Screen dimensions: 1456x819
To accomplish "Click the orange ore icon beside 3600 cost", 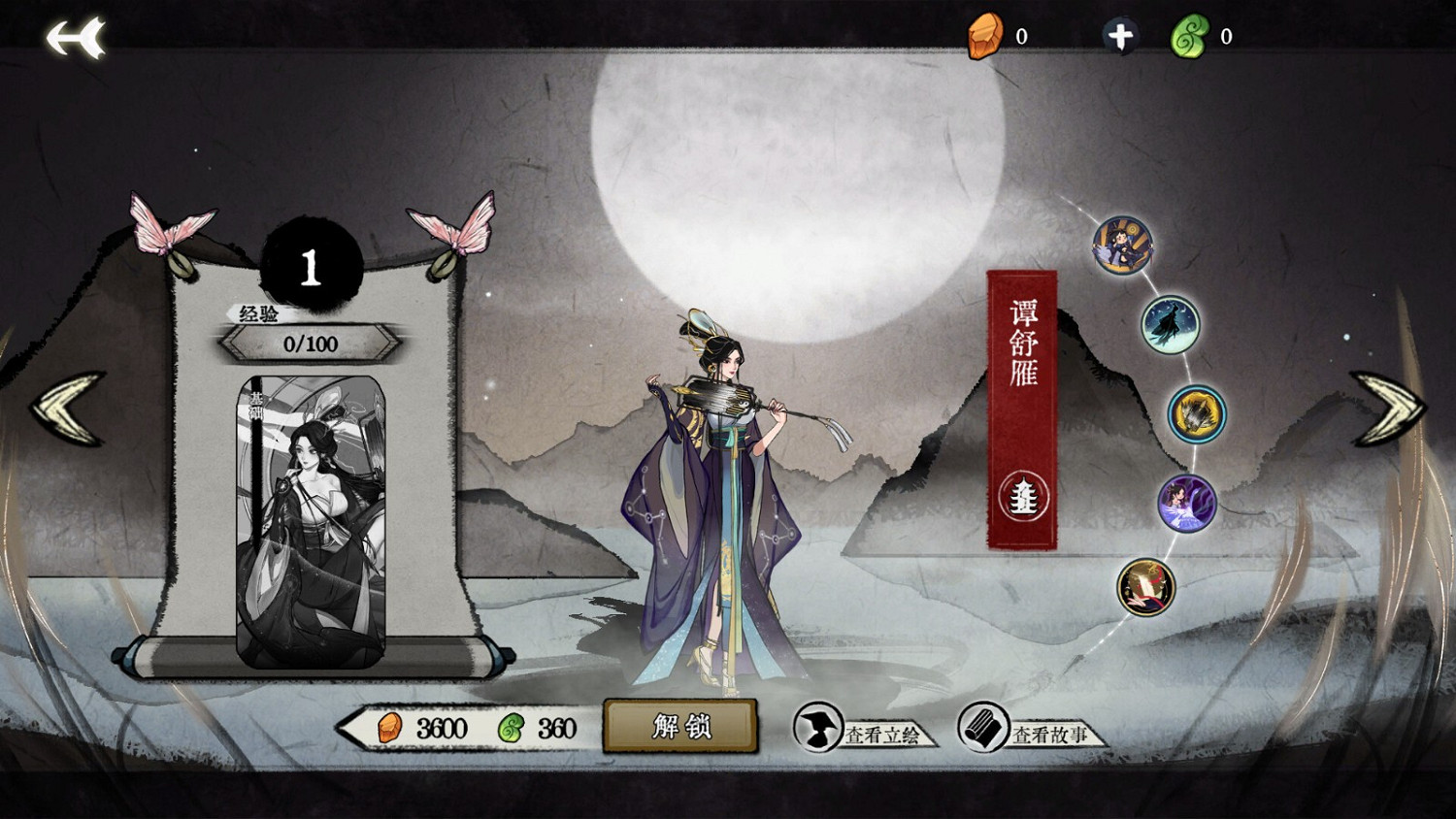I will tap(391, 730).
